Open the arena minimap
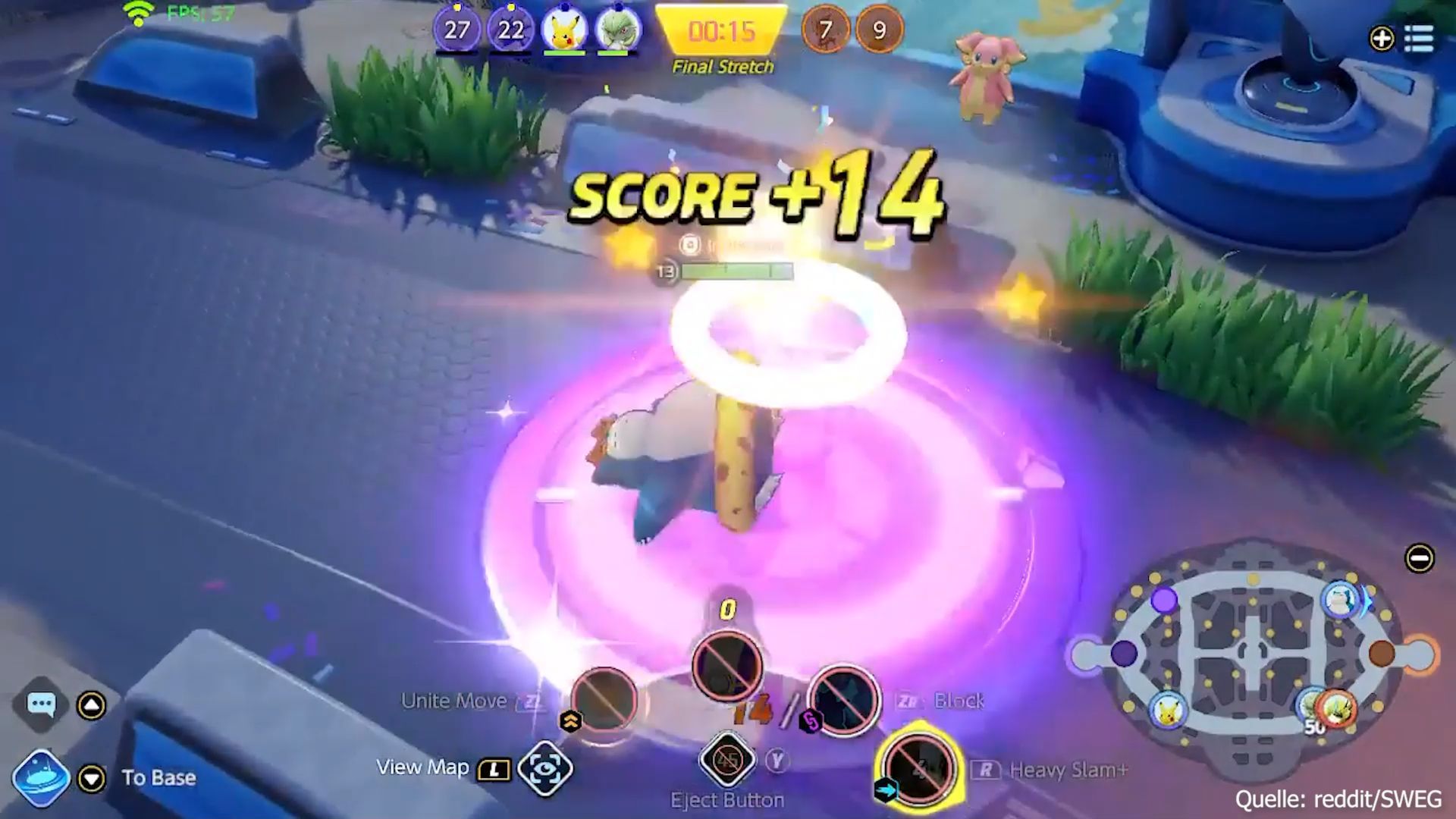The width and height of the screenshot is (1456, 819). pos(1251,652)
